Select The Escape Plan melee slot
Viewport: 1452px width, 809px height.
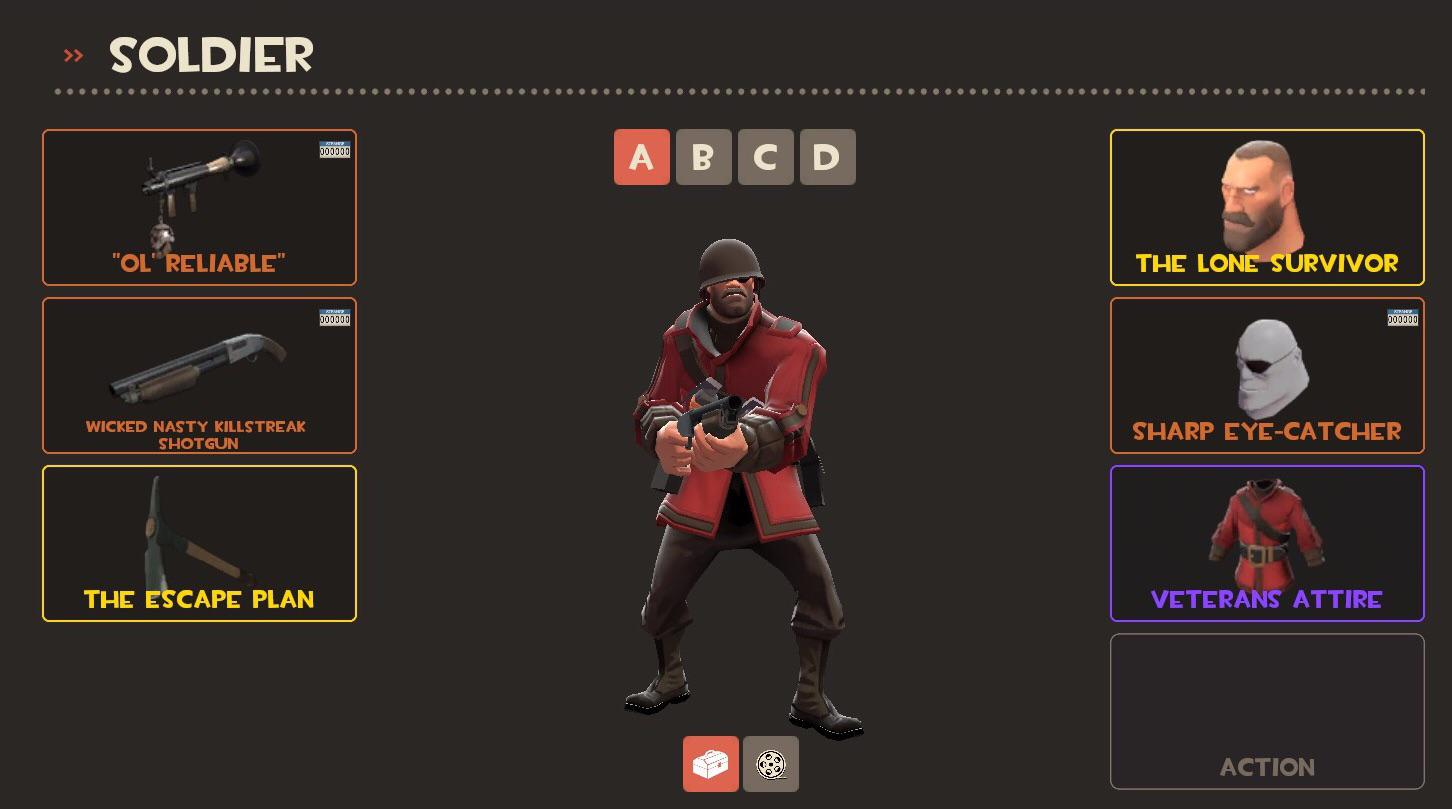click(199, 543)
